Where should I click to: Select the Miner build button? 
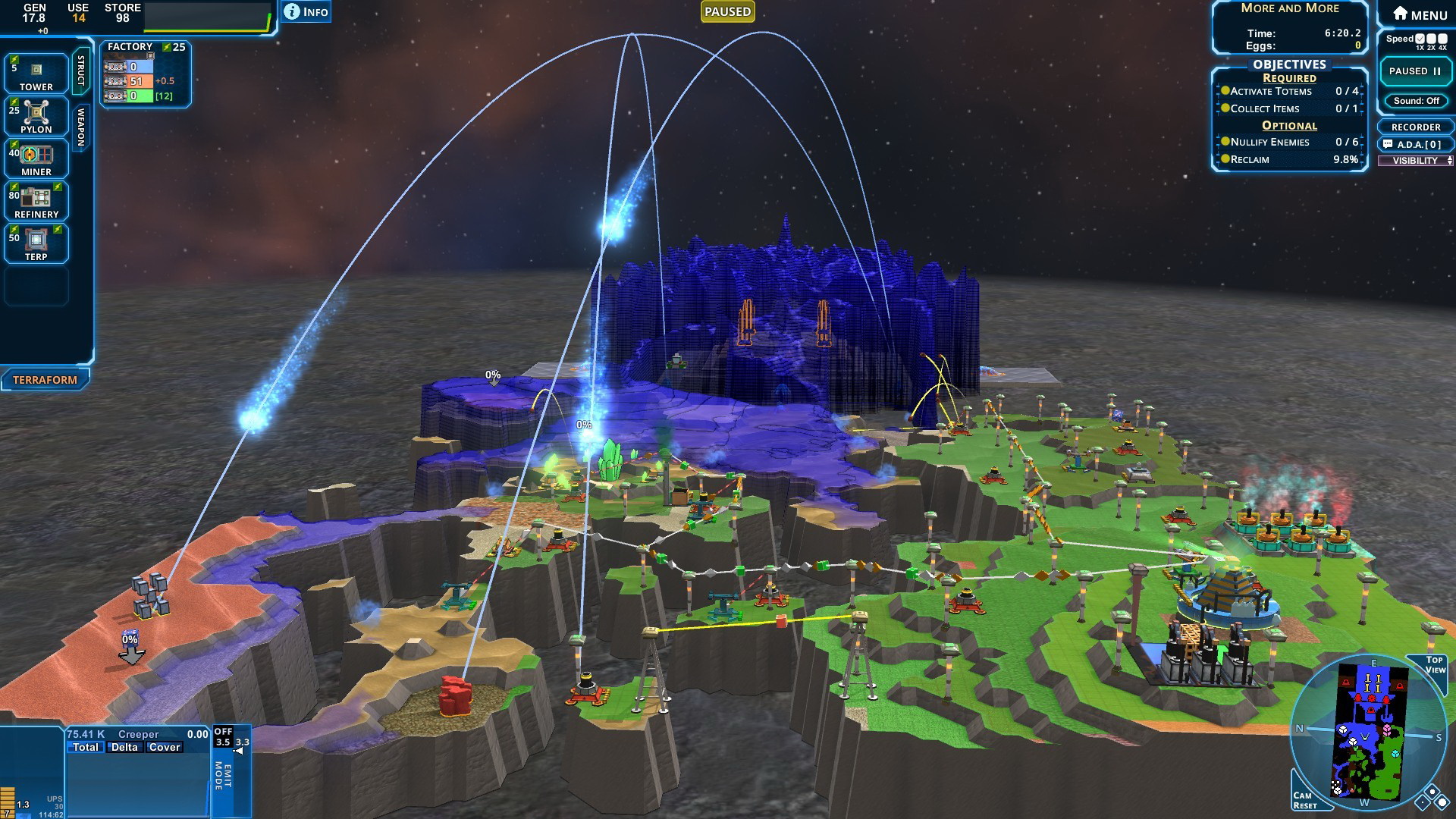click(x=36, y=158)
